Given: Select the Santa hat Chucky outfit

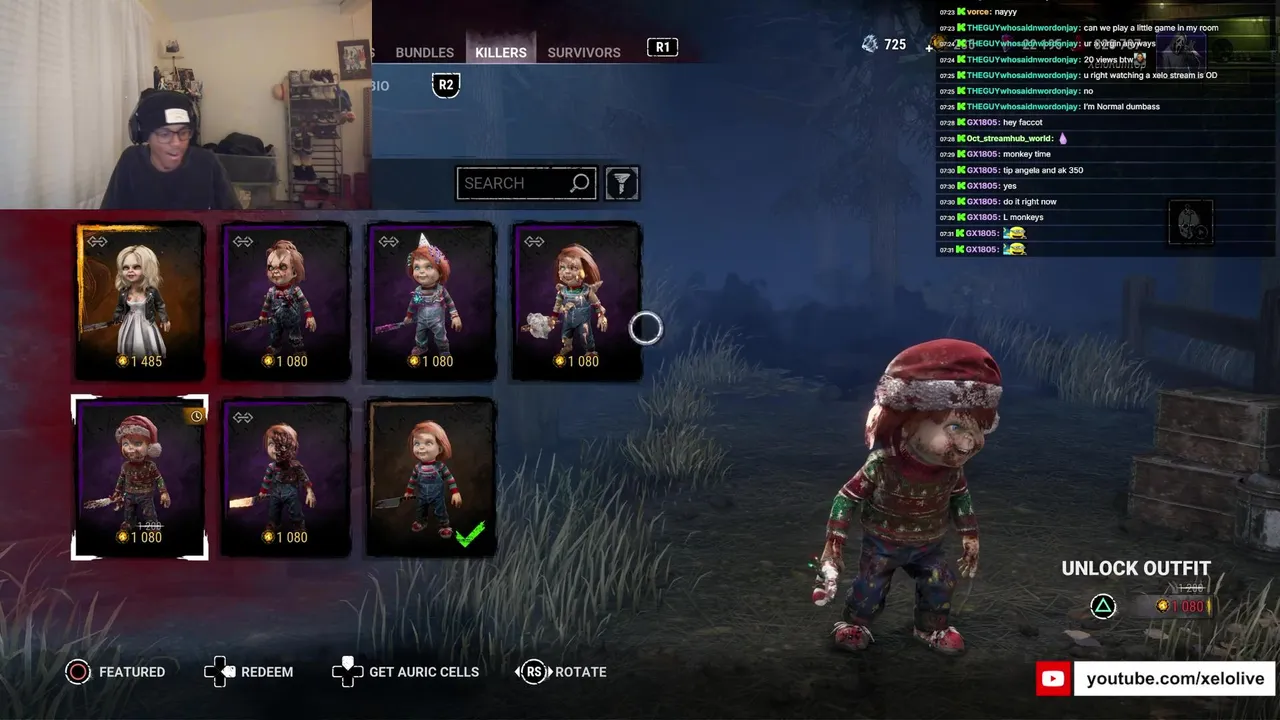Looking at the screenshot, I should coord(140,477).
